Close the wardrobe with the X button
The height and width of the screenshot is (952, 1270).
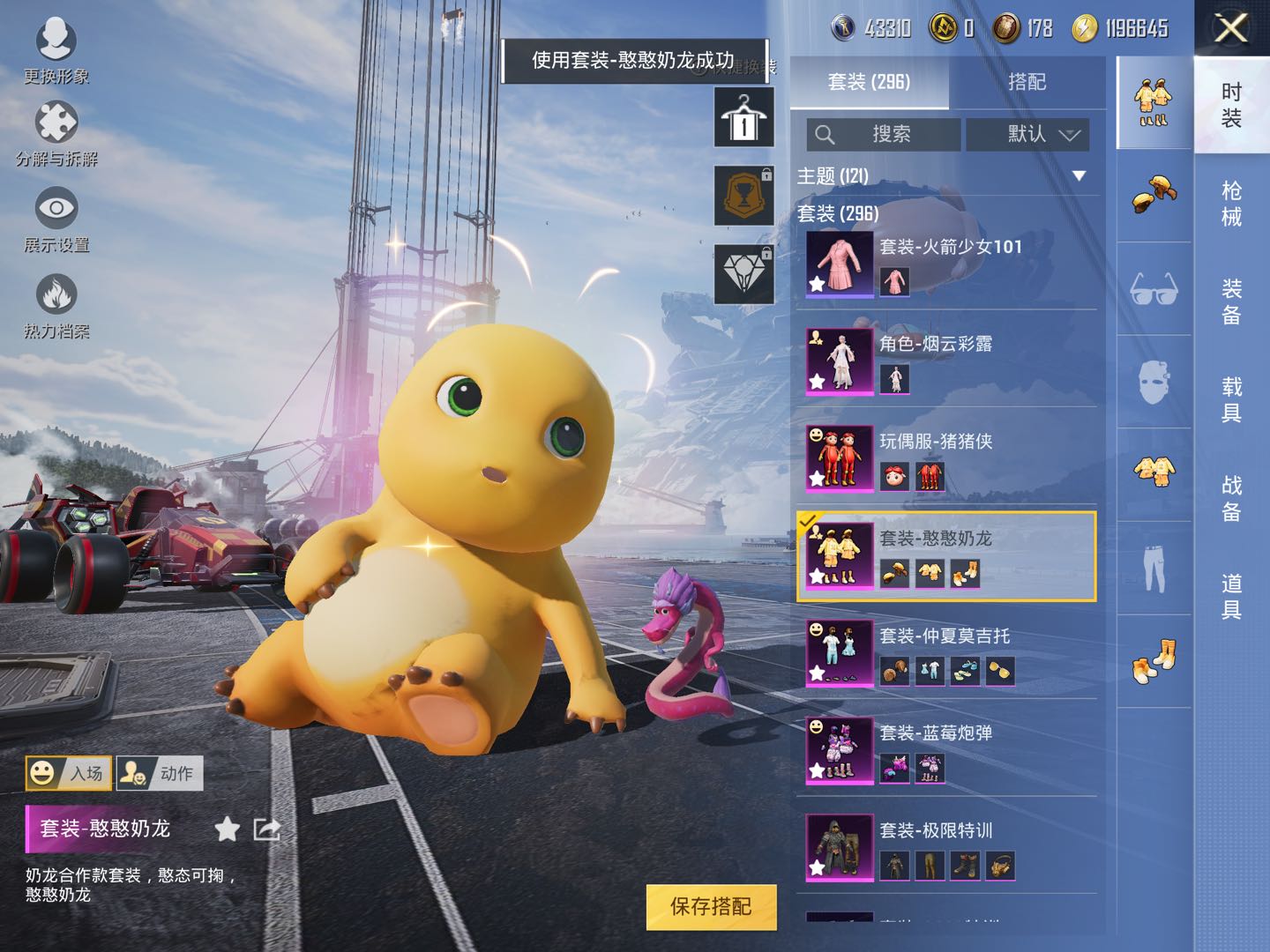pos(1231,28)
